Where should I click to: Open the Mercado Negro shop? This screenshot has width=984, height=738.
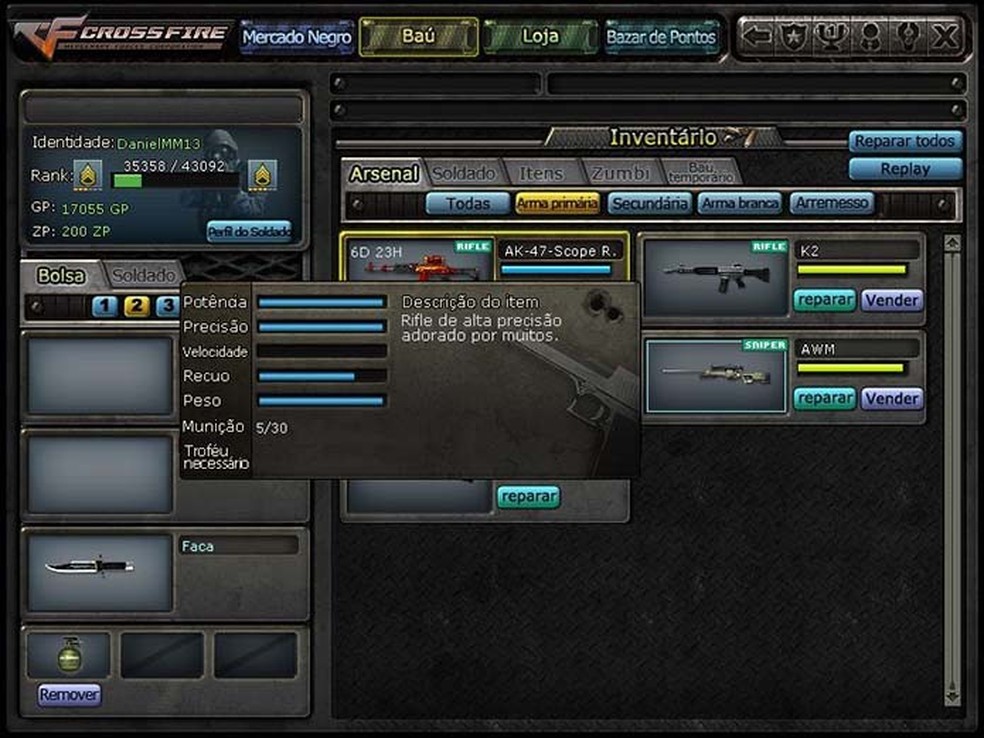296,38
